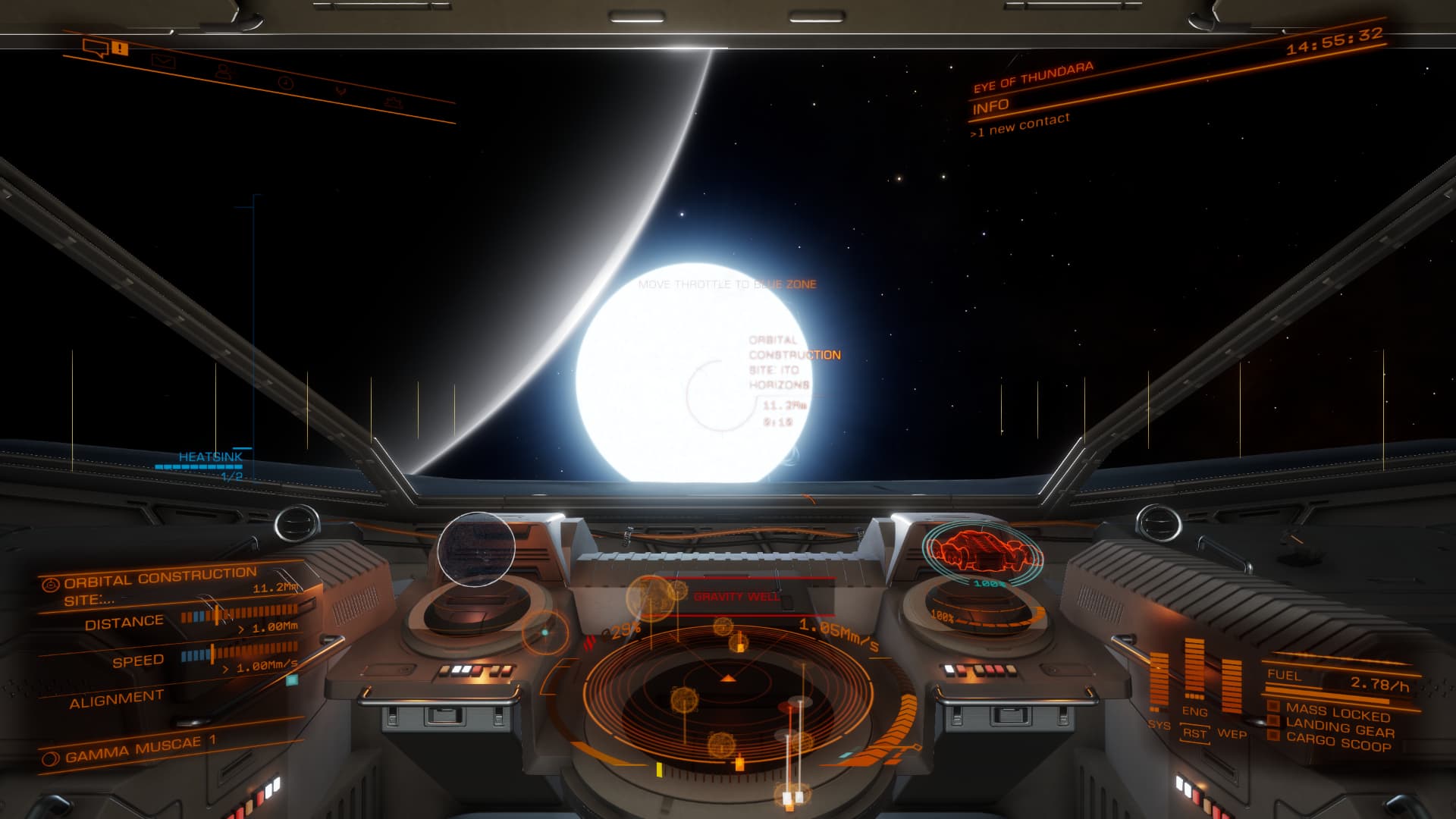
Task: Show the friends list person icon
Action: [x=223, y=71]
